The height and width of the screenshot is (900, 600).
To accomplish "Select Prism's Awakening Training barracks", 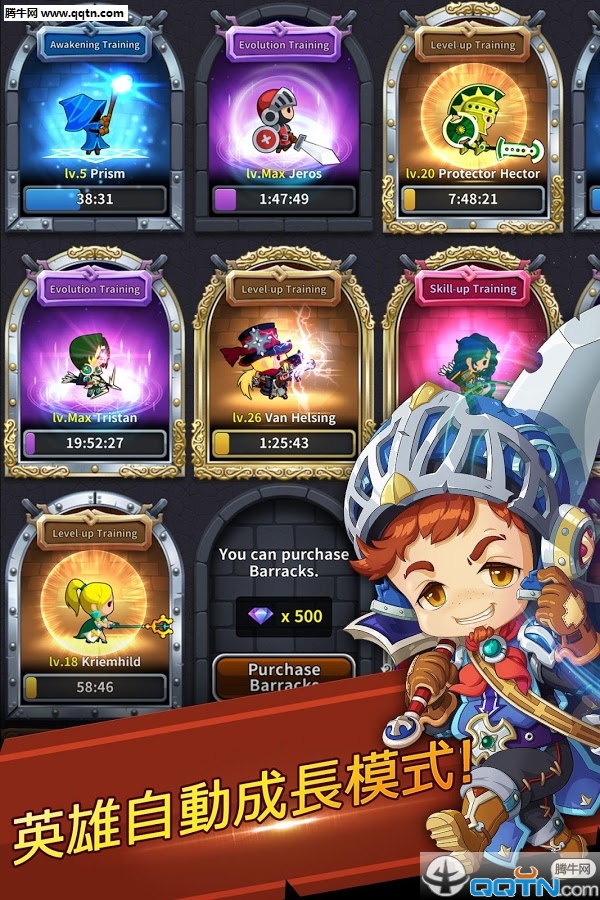I will (x=95, y=120).
